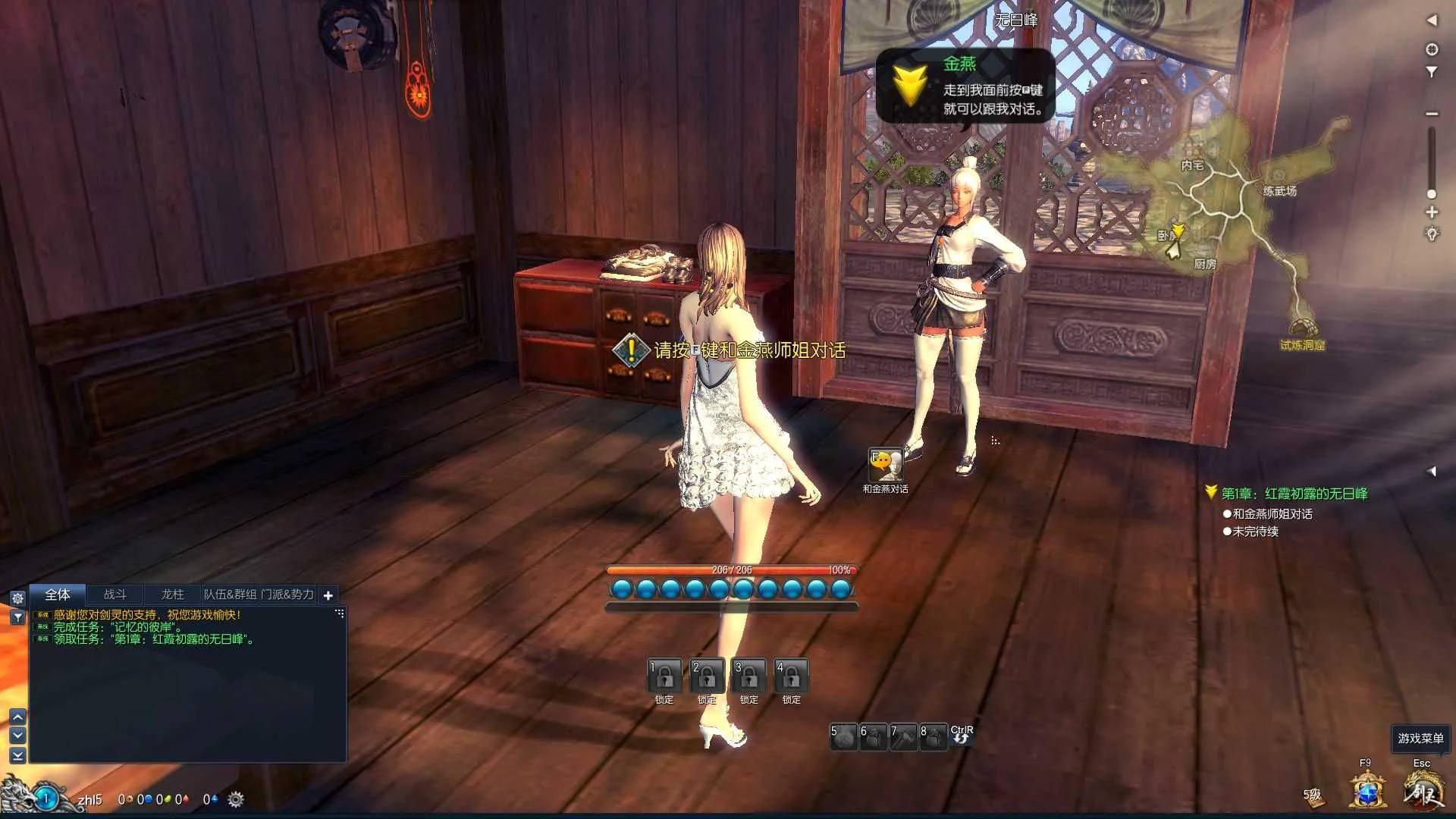The height and width of the screenshot is (819, 1456).
Task: Collapse the minimap with the top arrow
Action: pyautogui.click(x=1432, y=20)
